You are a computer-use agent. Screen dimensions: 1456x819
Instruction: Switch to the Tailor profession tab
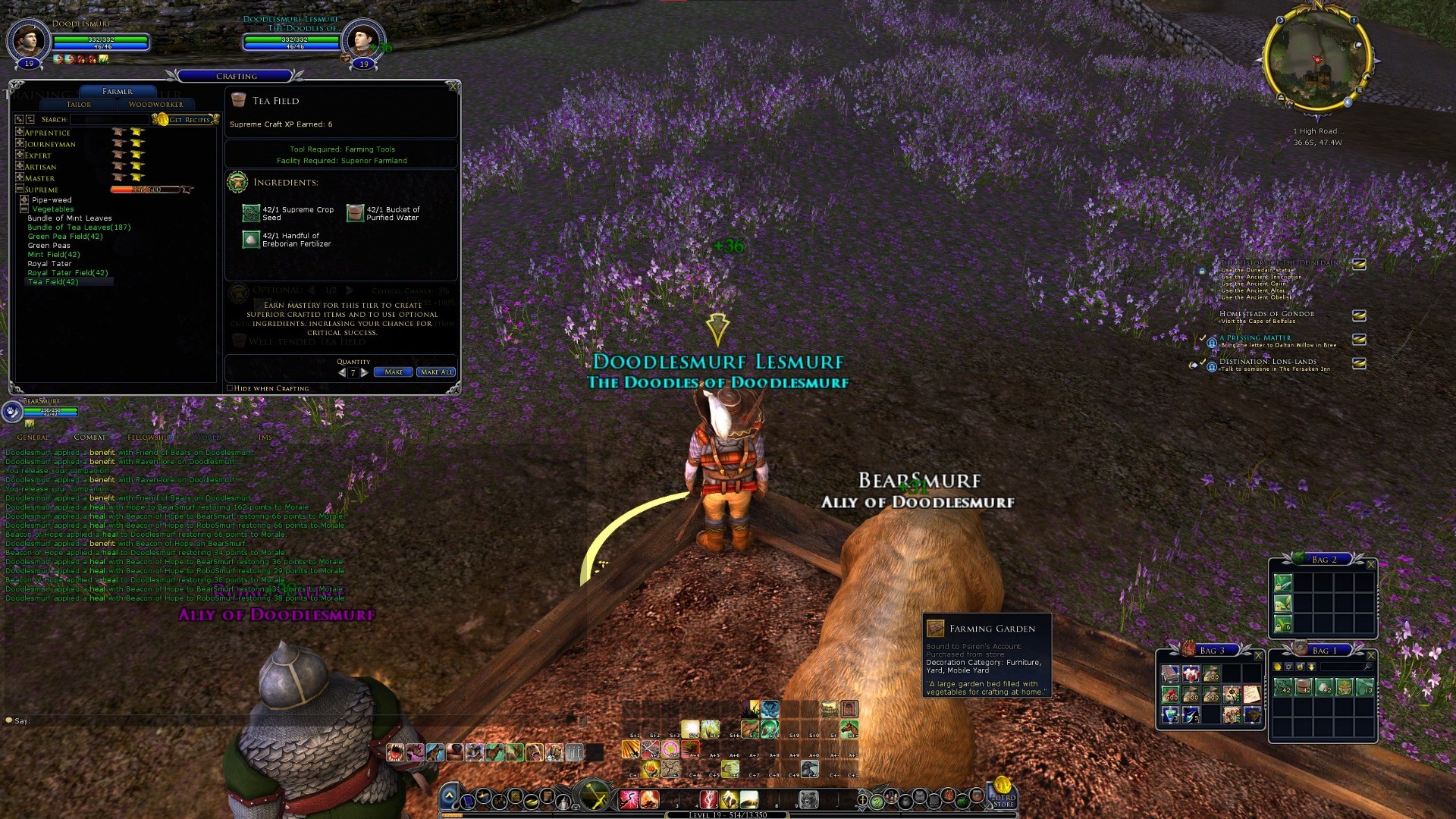coord(79,105)
